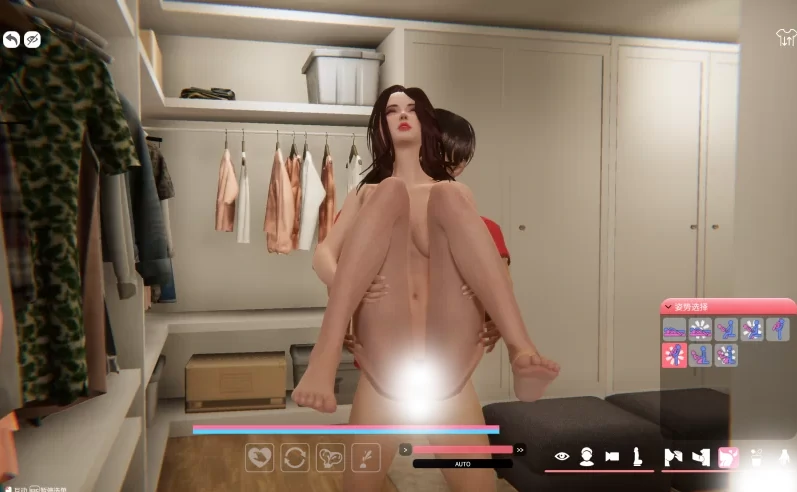Toggle the hide interface eye icon
This screenshot has width=797, height=492.
33,39
